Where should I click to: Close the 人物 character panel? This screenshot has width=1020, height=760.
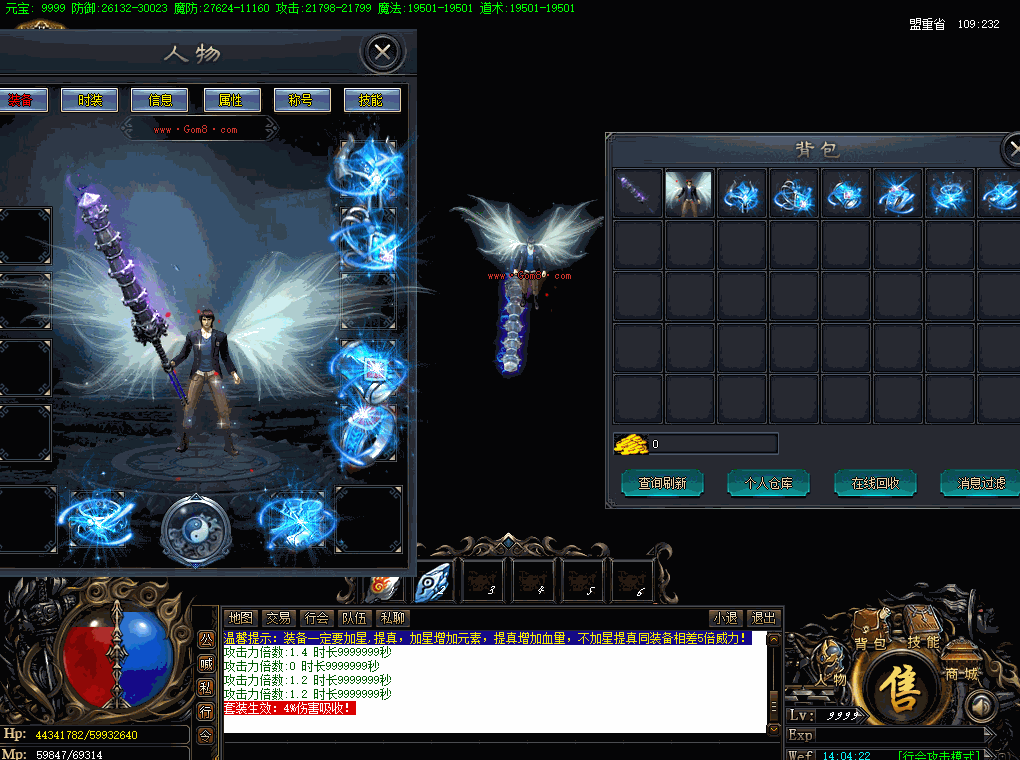tap(382, 53)
